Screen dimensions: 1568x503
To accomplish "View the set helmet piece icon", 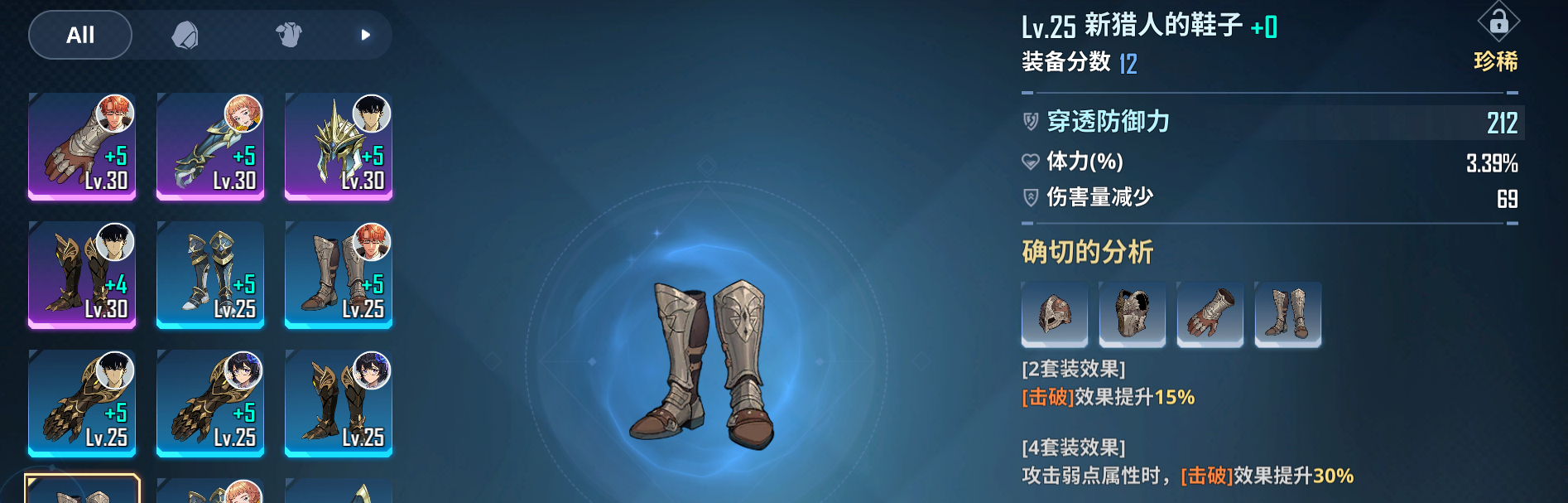I will point(1055,314).
